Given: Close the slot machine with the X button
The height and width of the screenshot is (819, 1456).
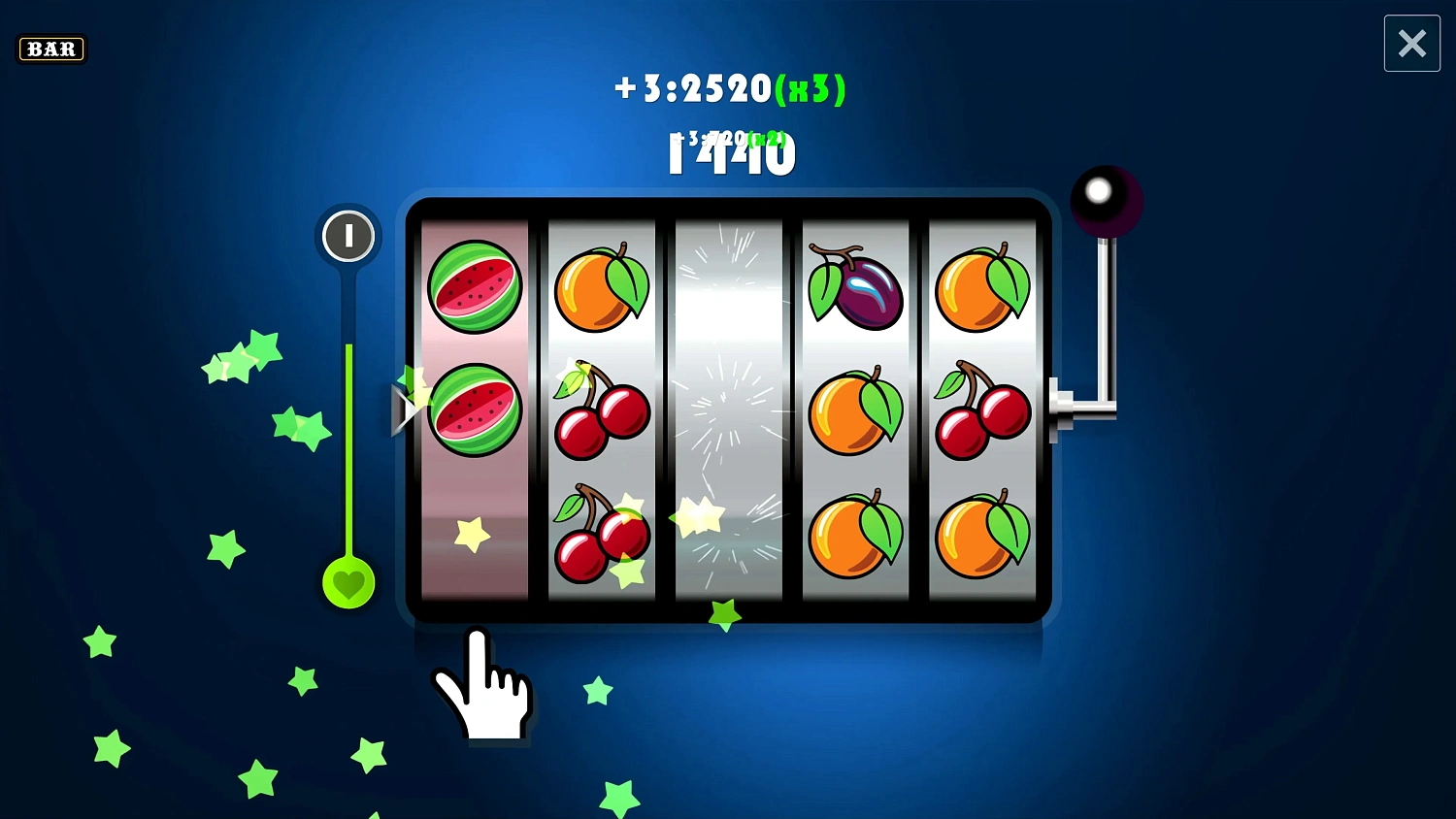Looking at the screenshot, I should 1411,43.
